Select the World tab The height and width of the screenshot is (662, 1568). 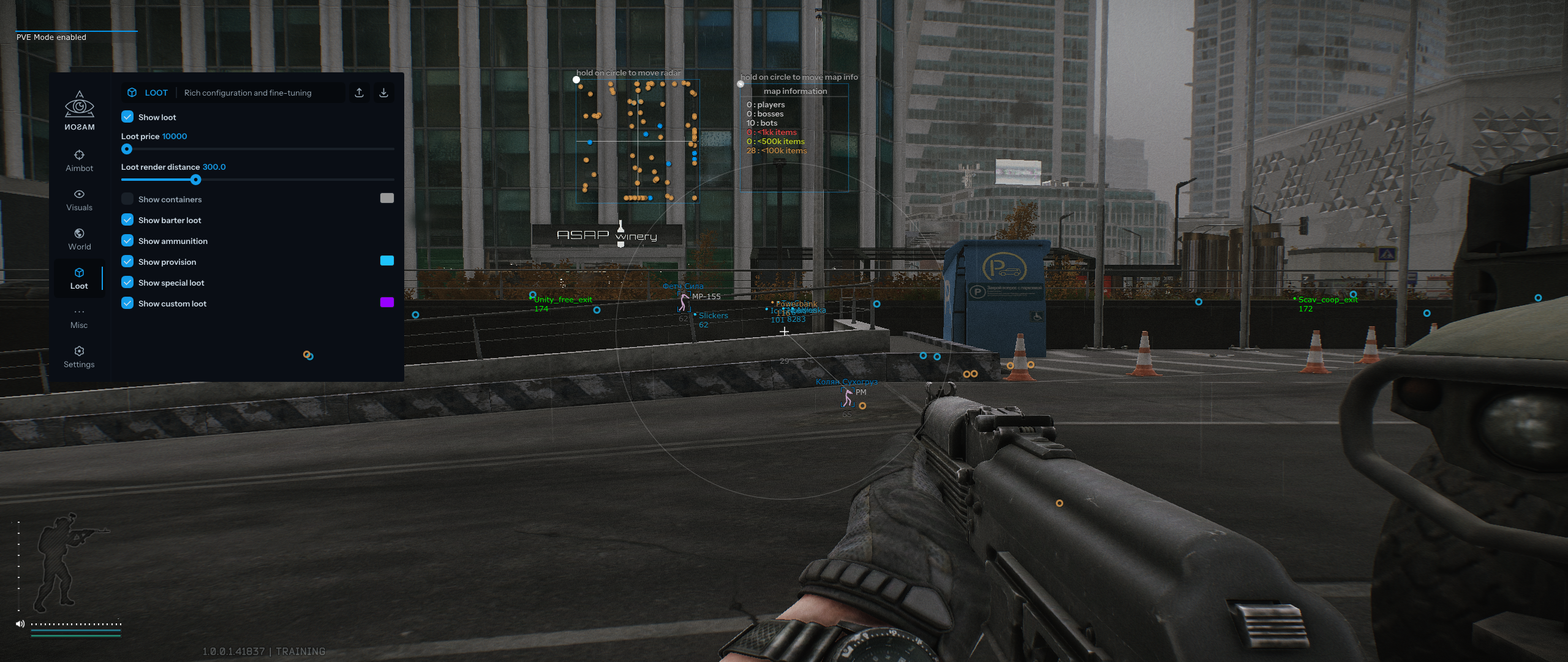click(79, 239)
